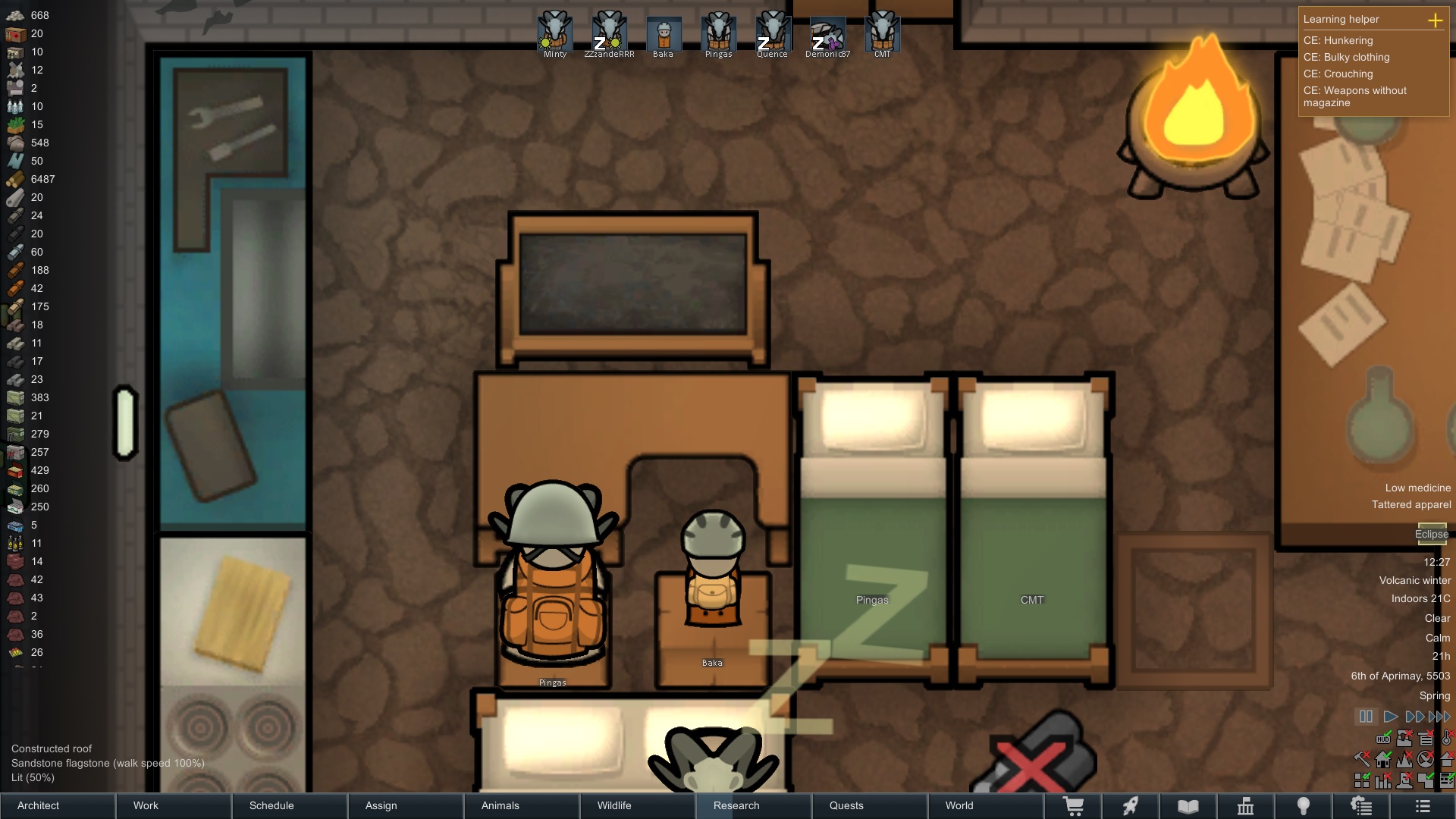Open the Work priorities tab

point(174,805)
